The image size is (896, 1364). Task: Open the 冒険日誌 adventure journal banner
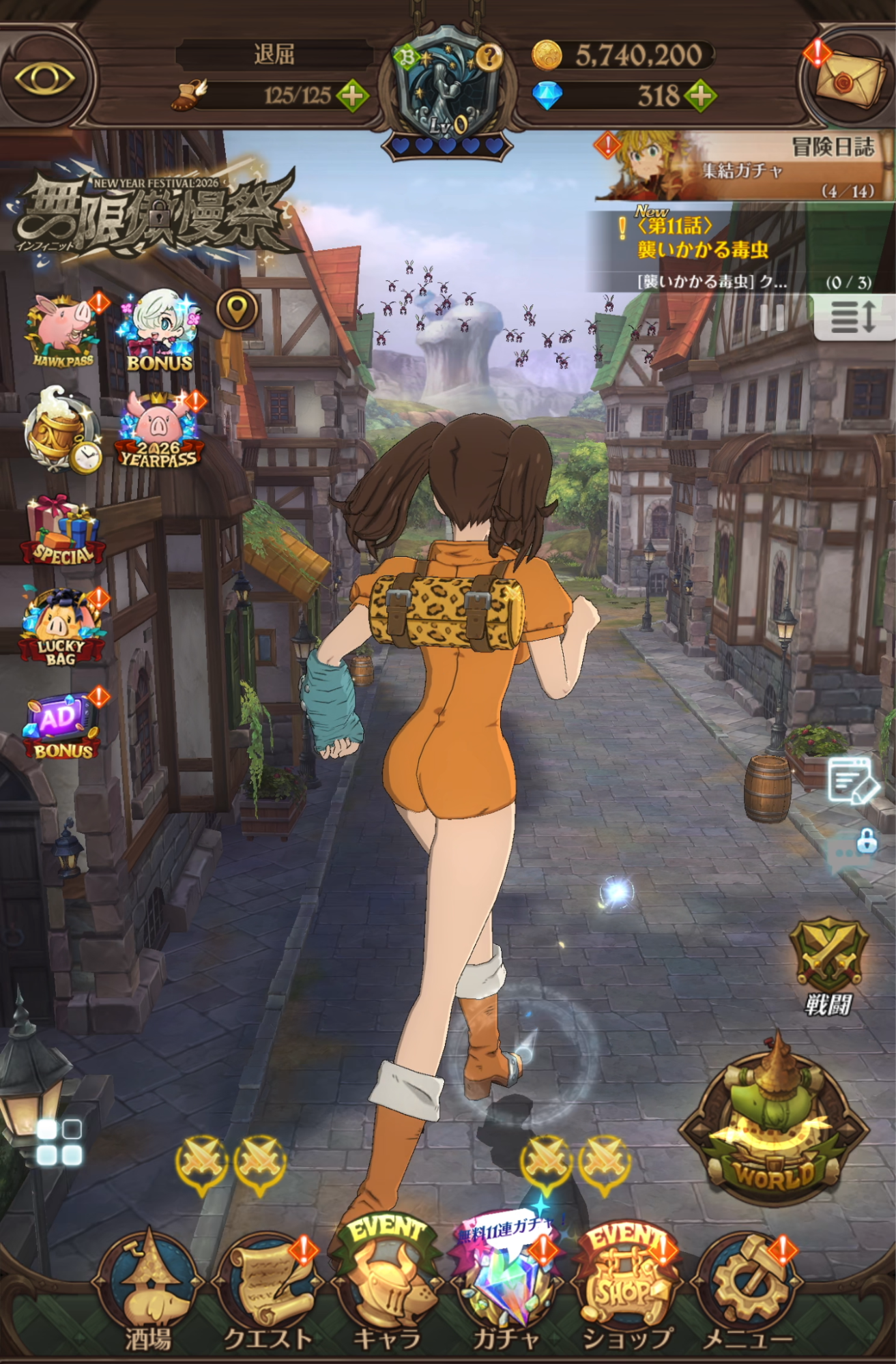[x=744, y=166]
